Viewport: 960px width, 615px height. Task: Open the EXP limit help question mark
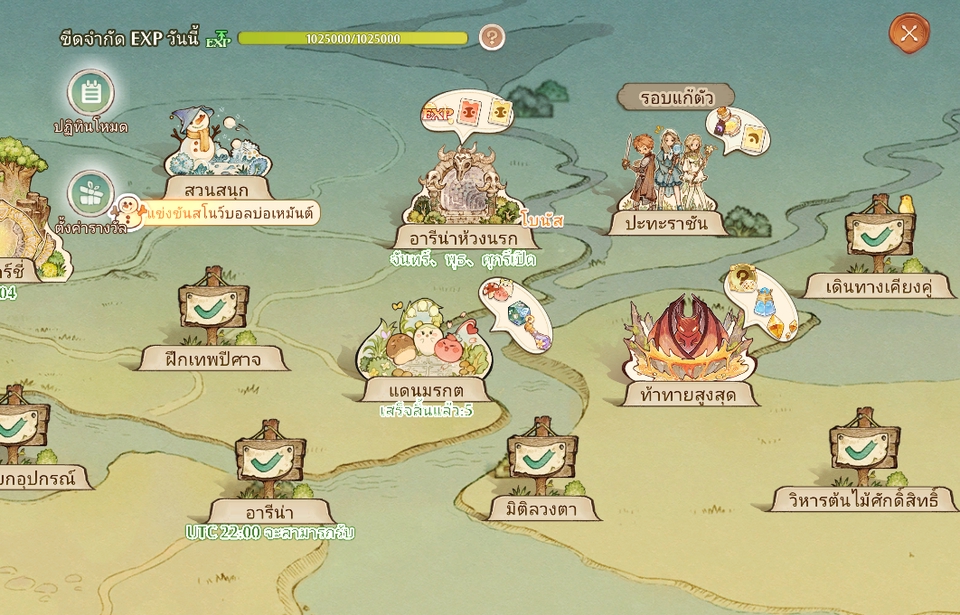[x=491, y=38]
